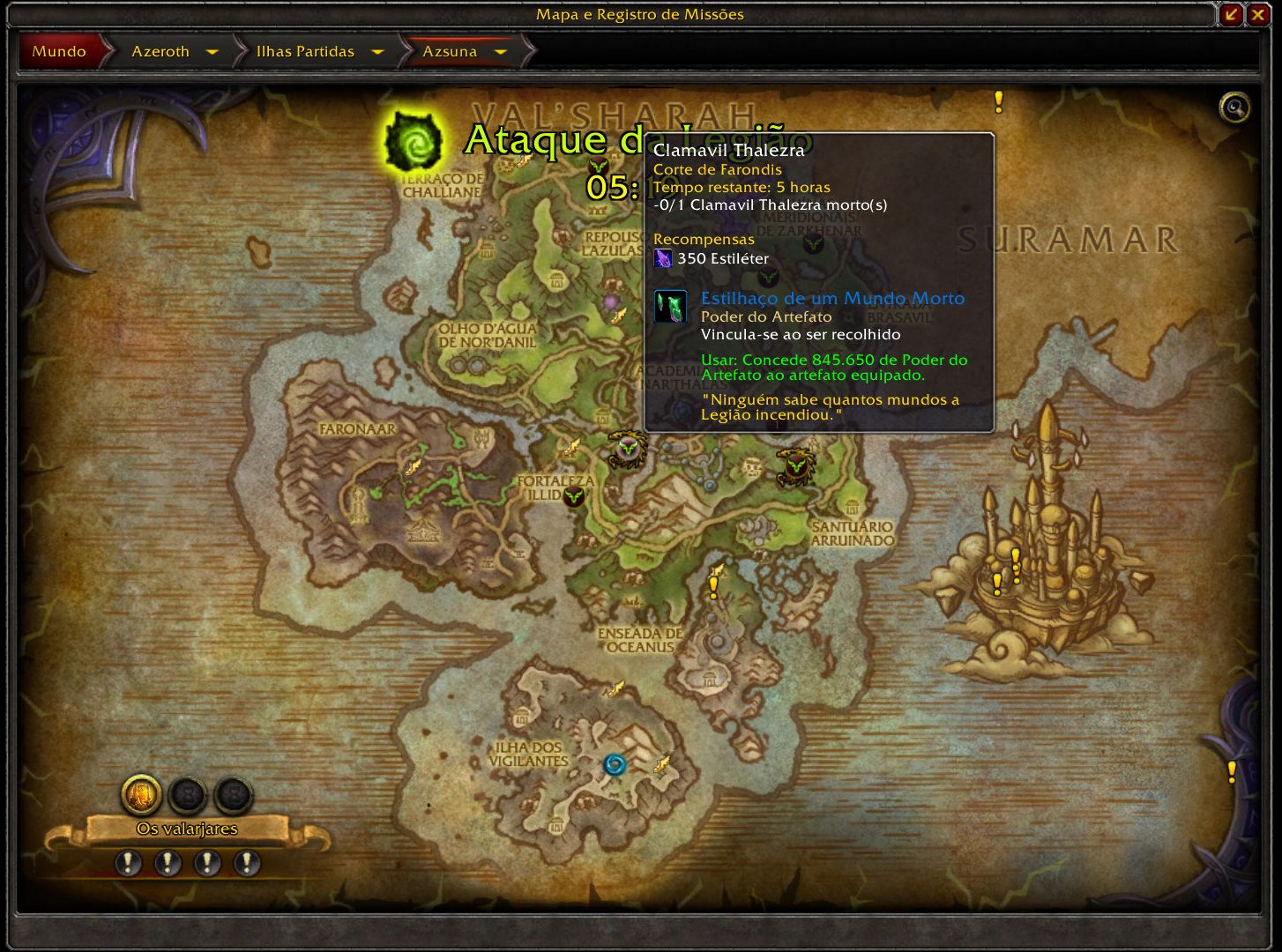Go back to the Mundo map view

tap(59, 51)
